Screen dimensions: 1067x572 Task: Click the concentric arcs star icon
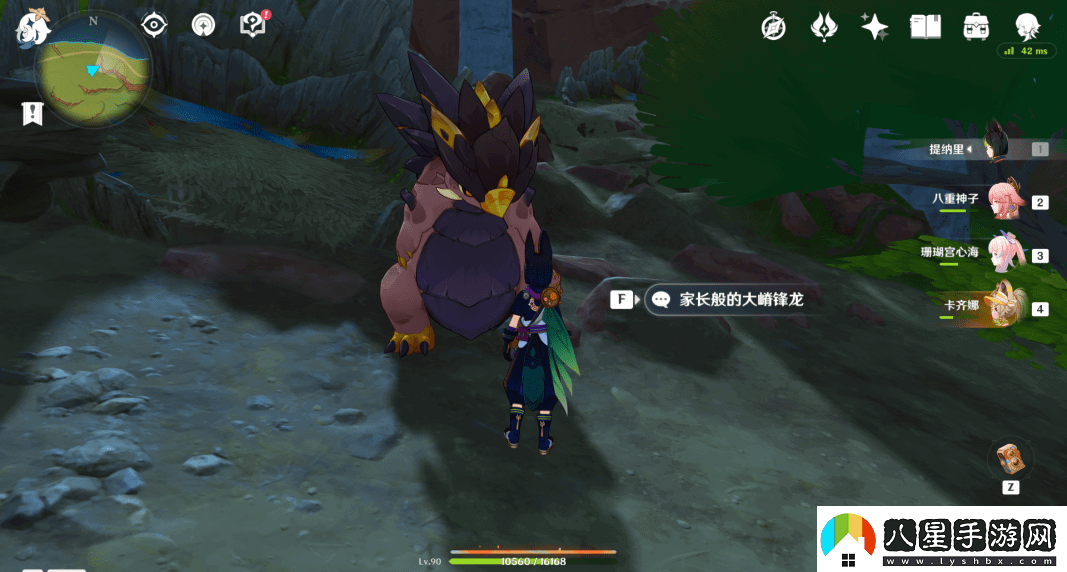click(203, 24)
